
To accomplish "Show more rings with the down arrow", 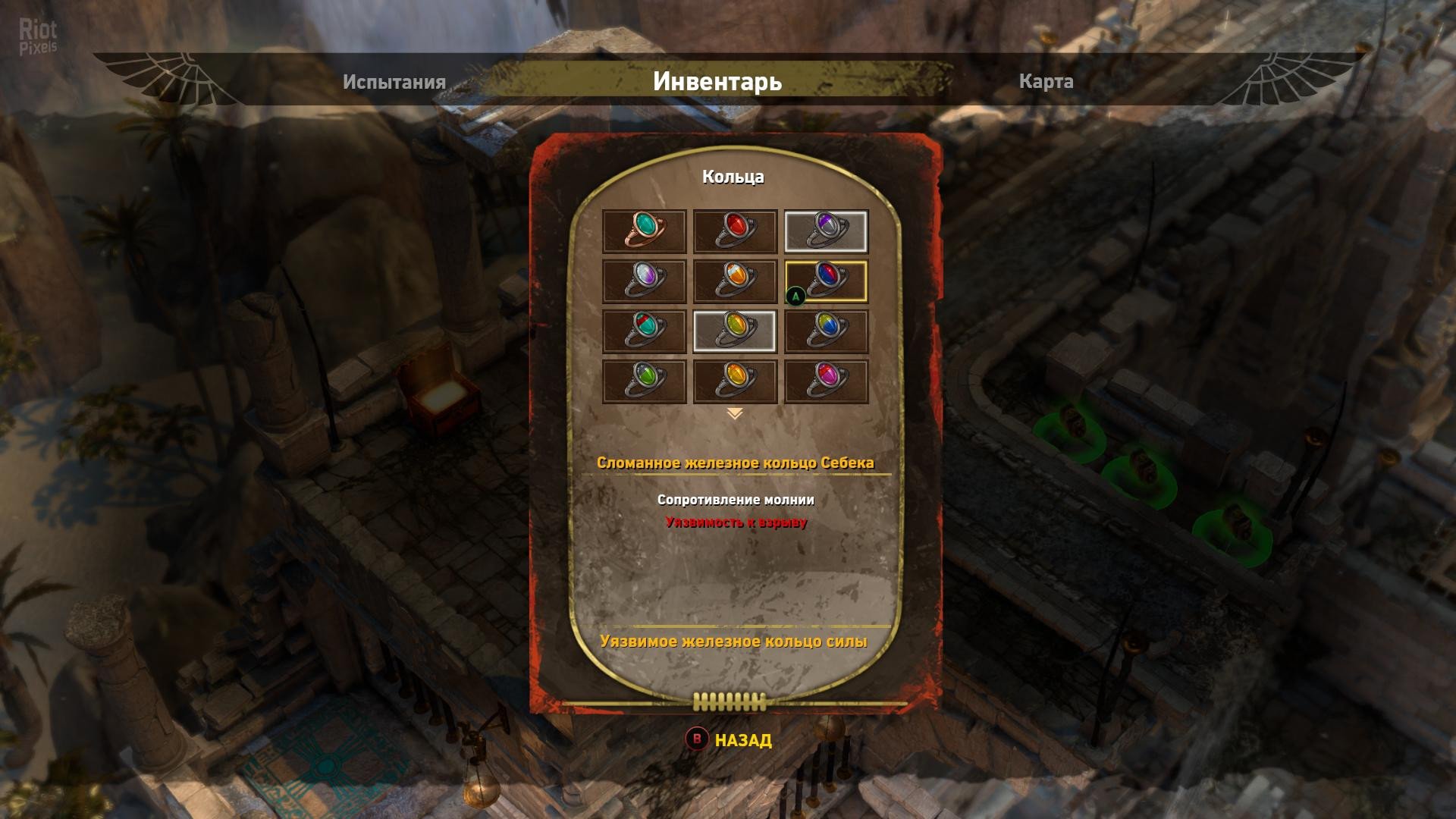I will click(x=734, y=414).
